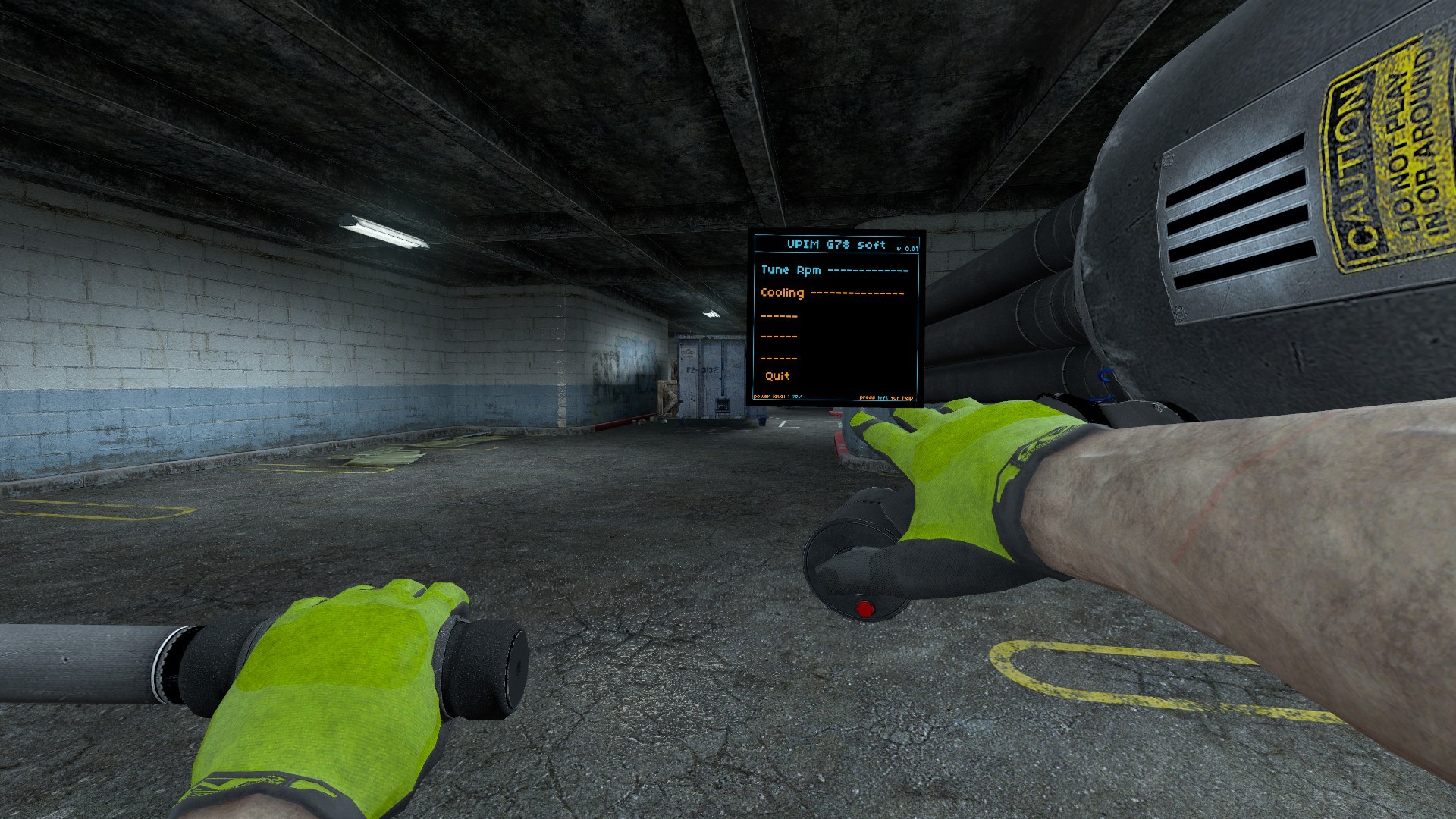Click the first empty dashed menu slot

(x=779, y=315)
